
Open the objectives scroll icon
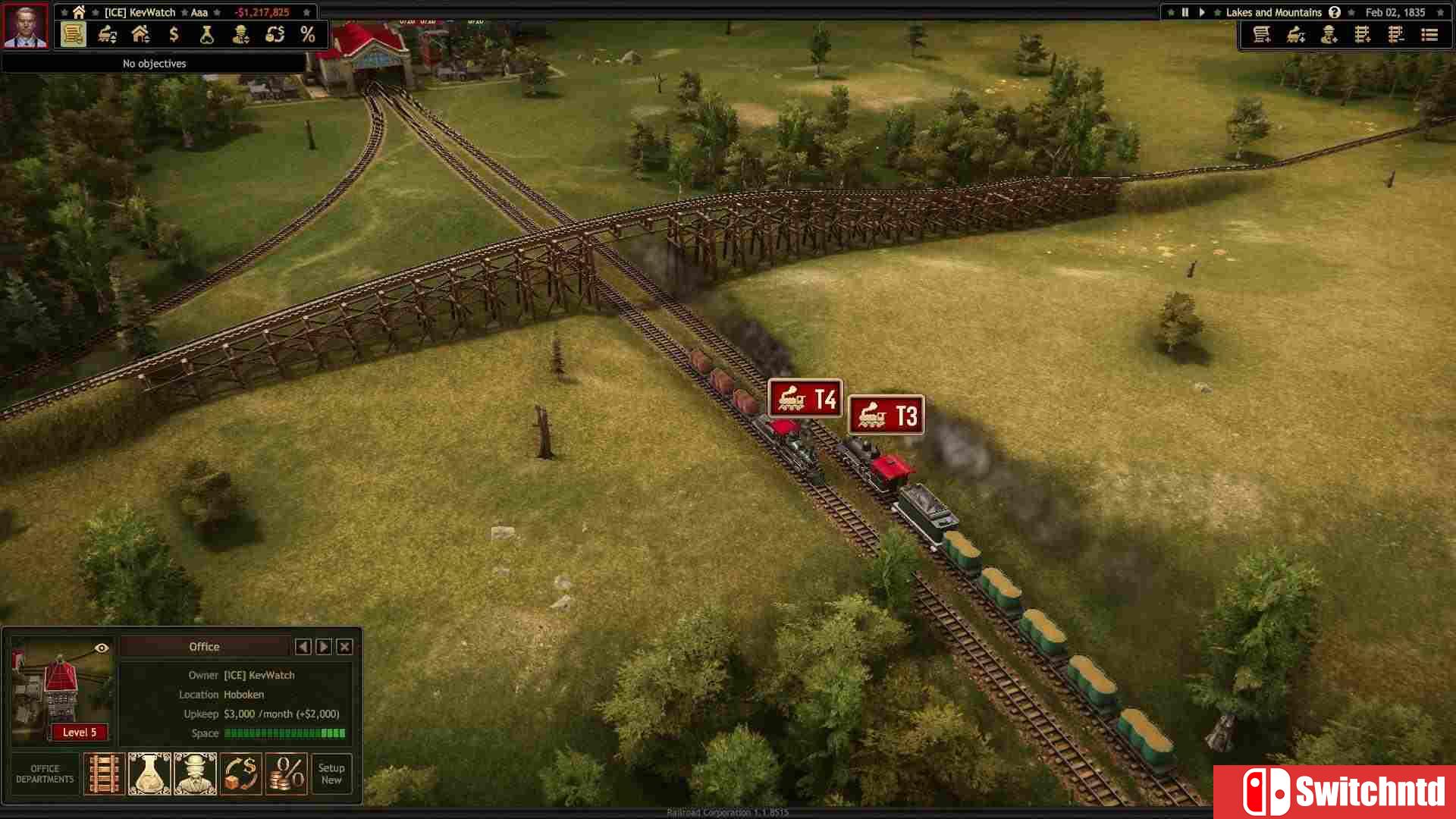[72, 33]
